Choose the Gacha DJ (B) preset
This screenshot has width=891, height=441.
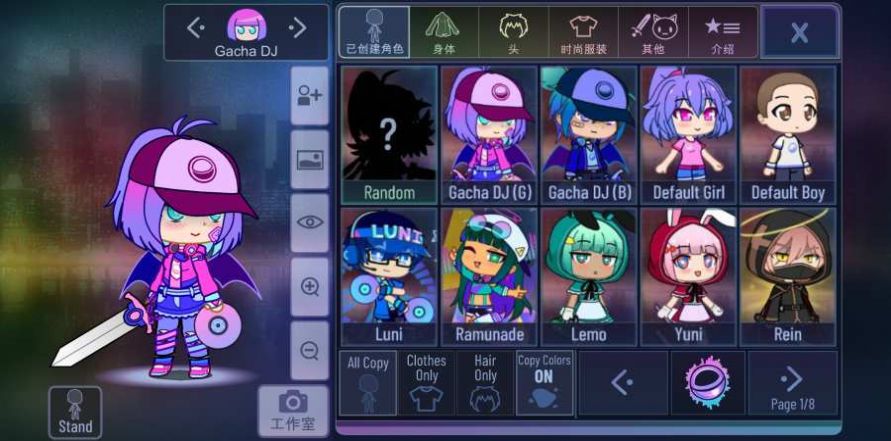pyautogui.click(x=588, y=135)
